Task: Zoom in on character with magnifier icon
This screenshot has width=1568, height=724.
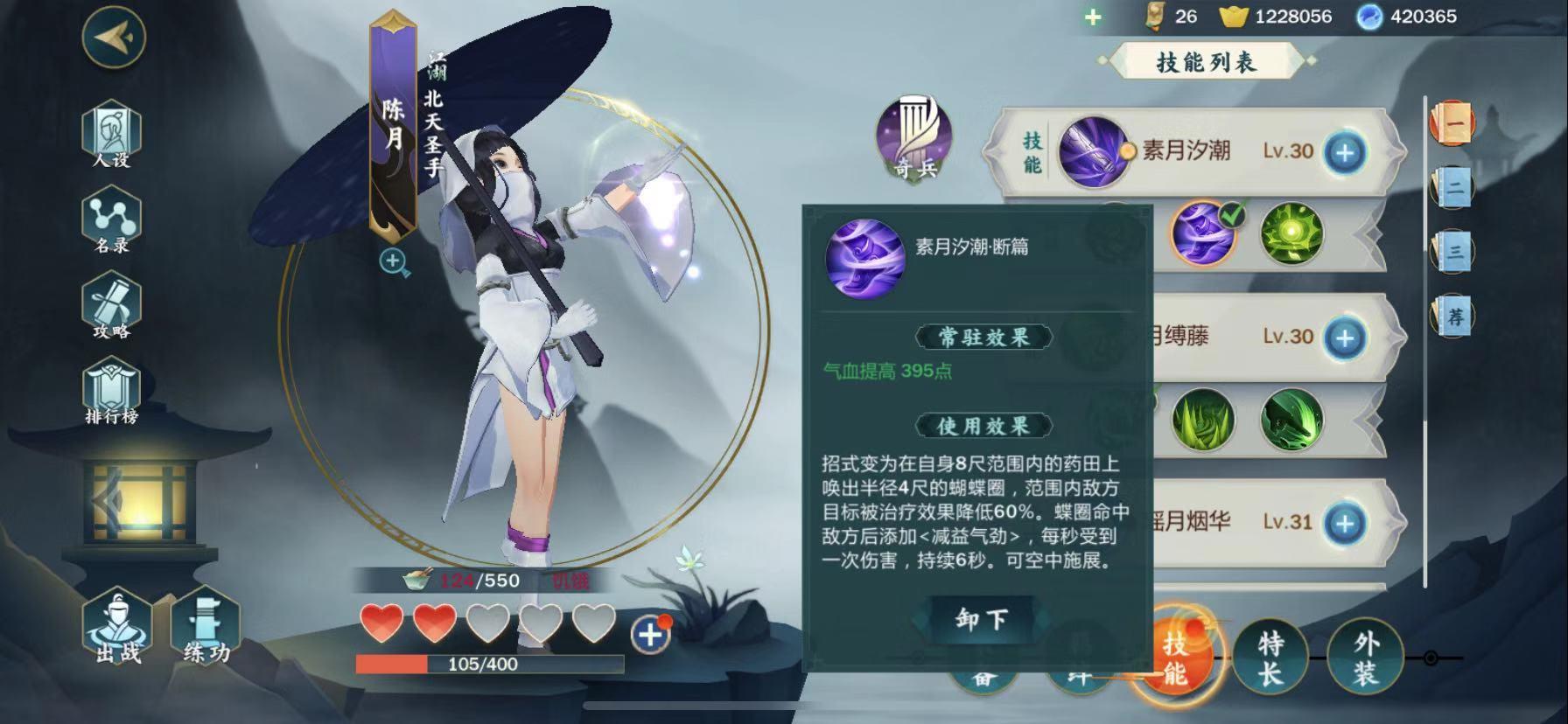Action: 394,261
